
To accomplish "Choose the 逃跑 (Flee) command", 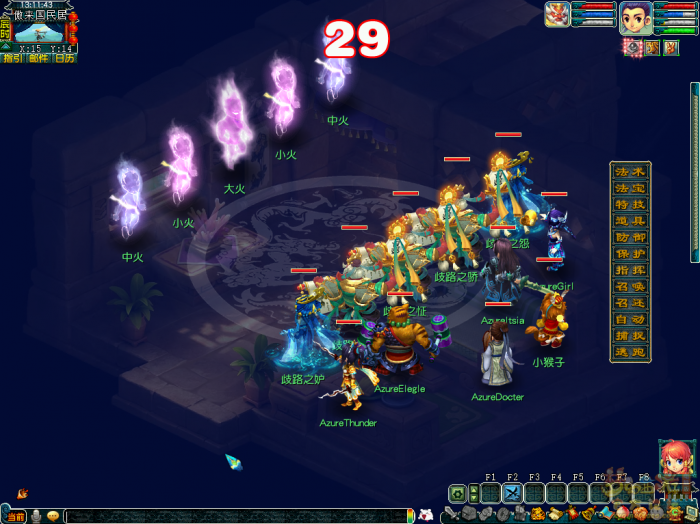I will (630, 352).
